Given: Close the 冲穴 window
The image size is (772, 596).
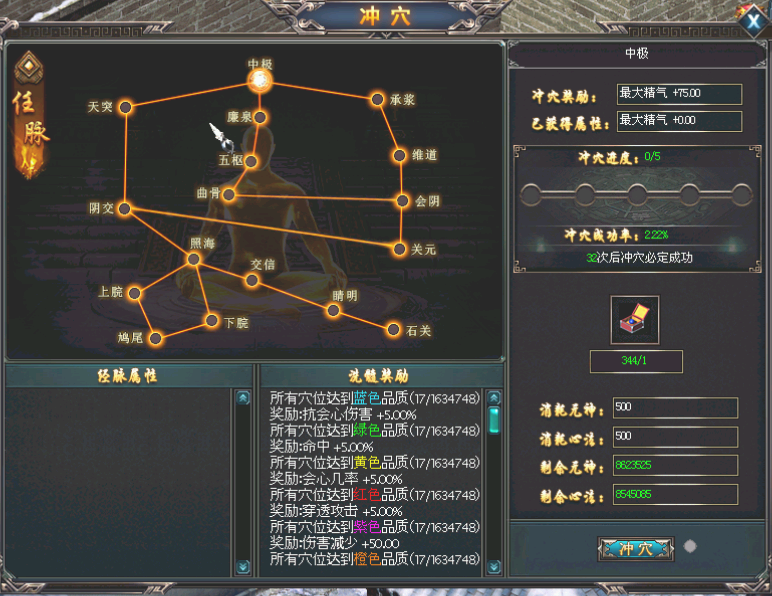Looking at the screenshot, I should (x=750, y=18).
